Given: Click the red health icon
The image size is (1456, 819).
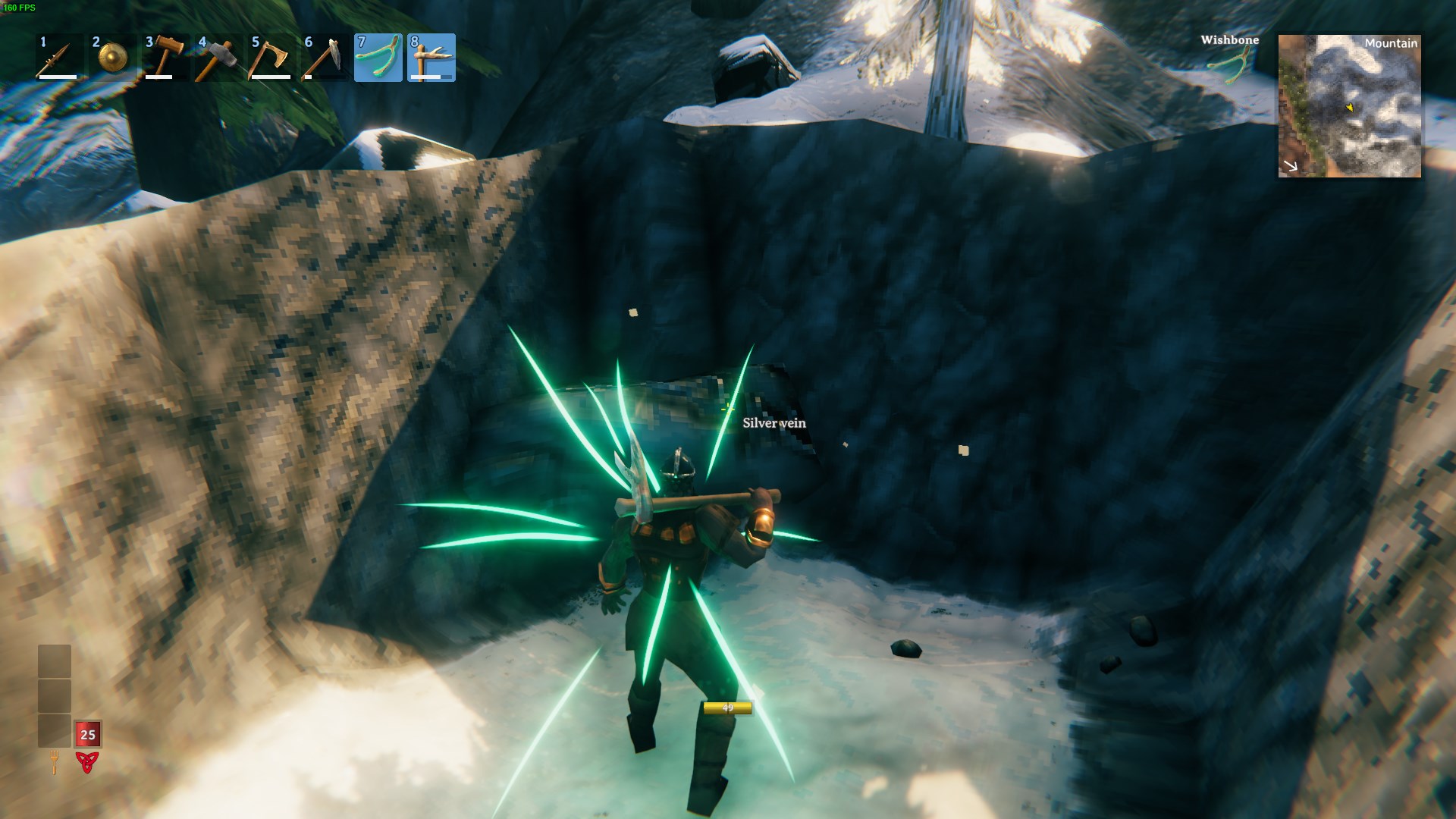Looking at the screenshot, I should click(87, 762).
